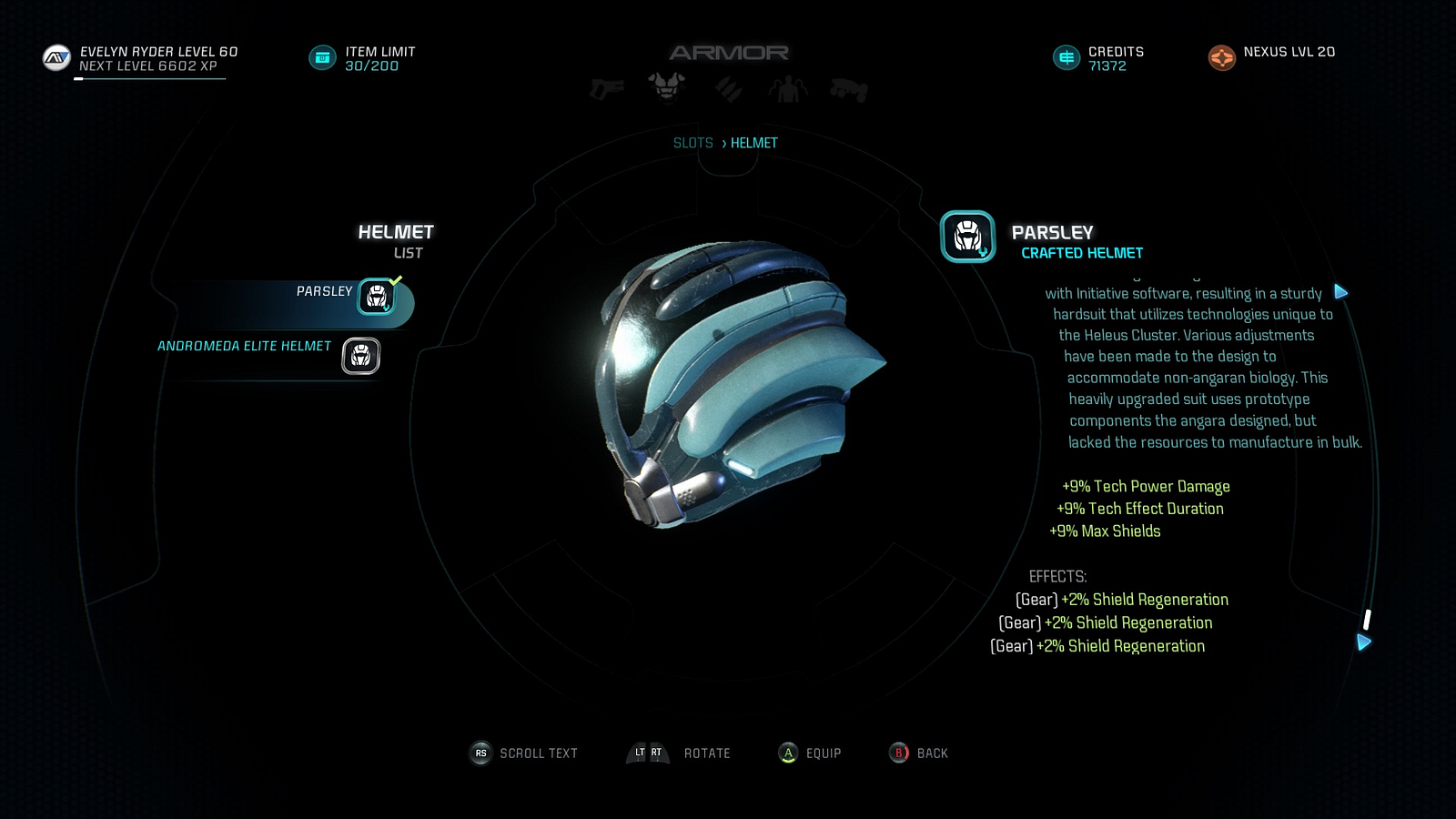Open the squad silhouettes tab
1456x819 pixels.
(787, 88)
